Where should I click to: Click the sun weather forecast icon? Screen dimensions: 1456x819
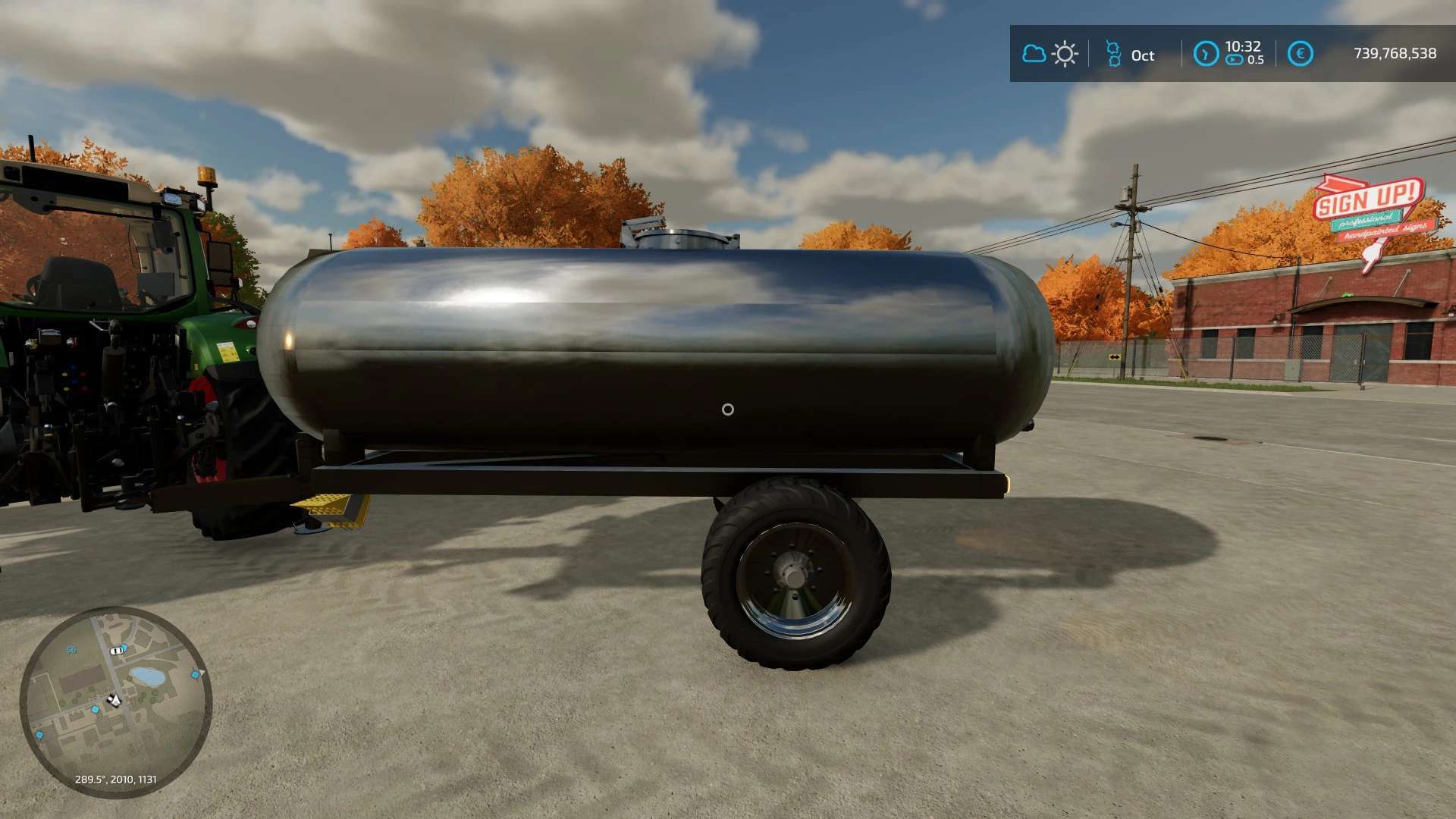pyautogui.click(x=1065, y=54)
